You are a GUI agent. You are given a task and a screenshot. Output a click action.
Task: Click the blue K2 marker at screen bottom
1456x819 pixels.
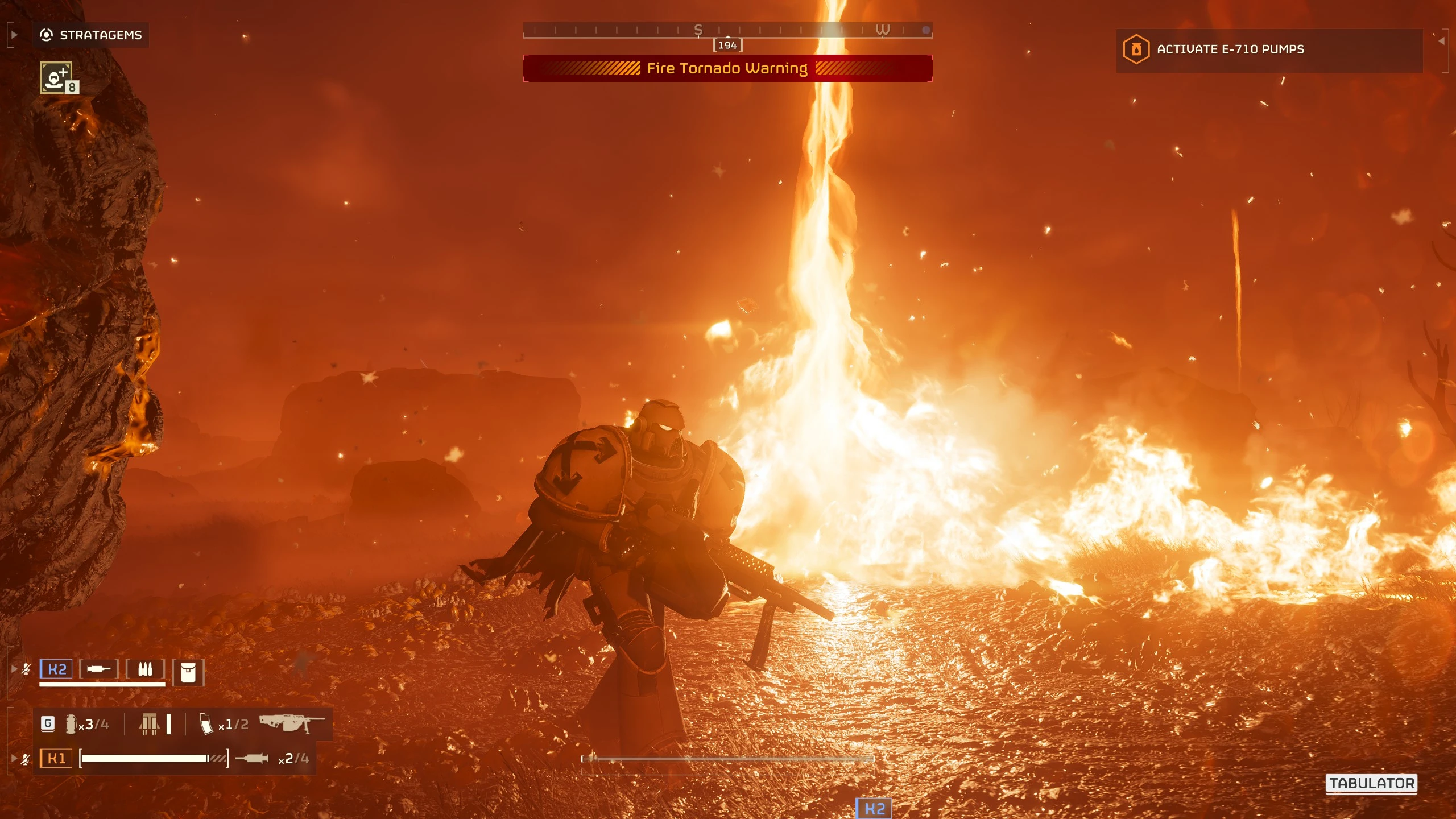(874, 808)
